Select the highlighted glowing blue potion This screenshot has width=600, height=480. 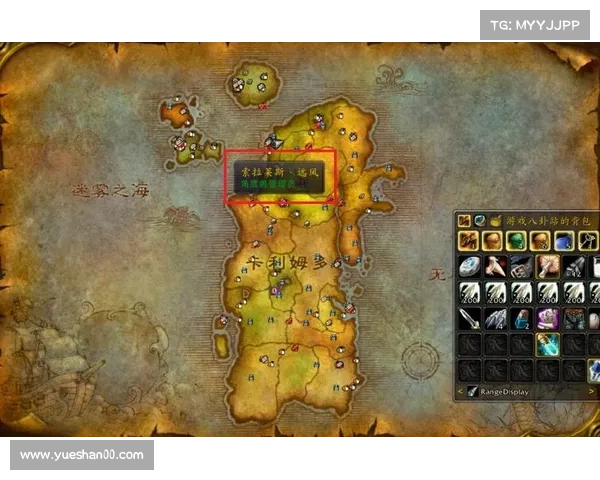(546, 345)
